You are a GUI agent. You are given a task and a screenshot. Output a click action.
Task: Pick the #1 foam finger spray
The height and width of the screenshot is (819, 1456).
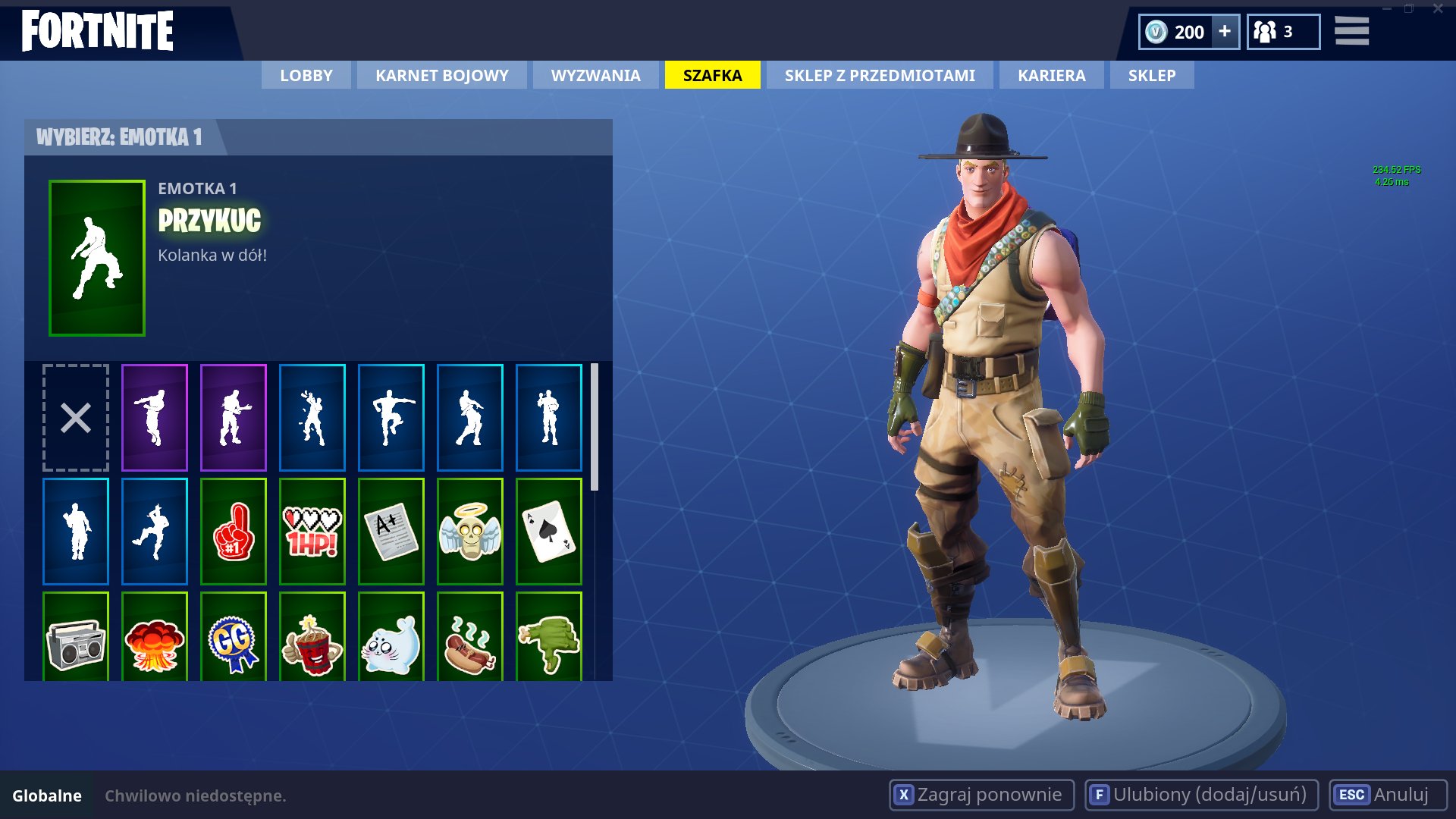tap(234, 531)
